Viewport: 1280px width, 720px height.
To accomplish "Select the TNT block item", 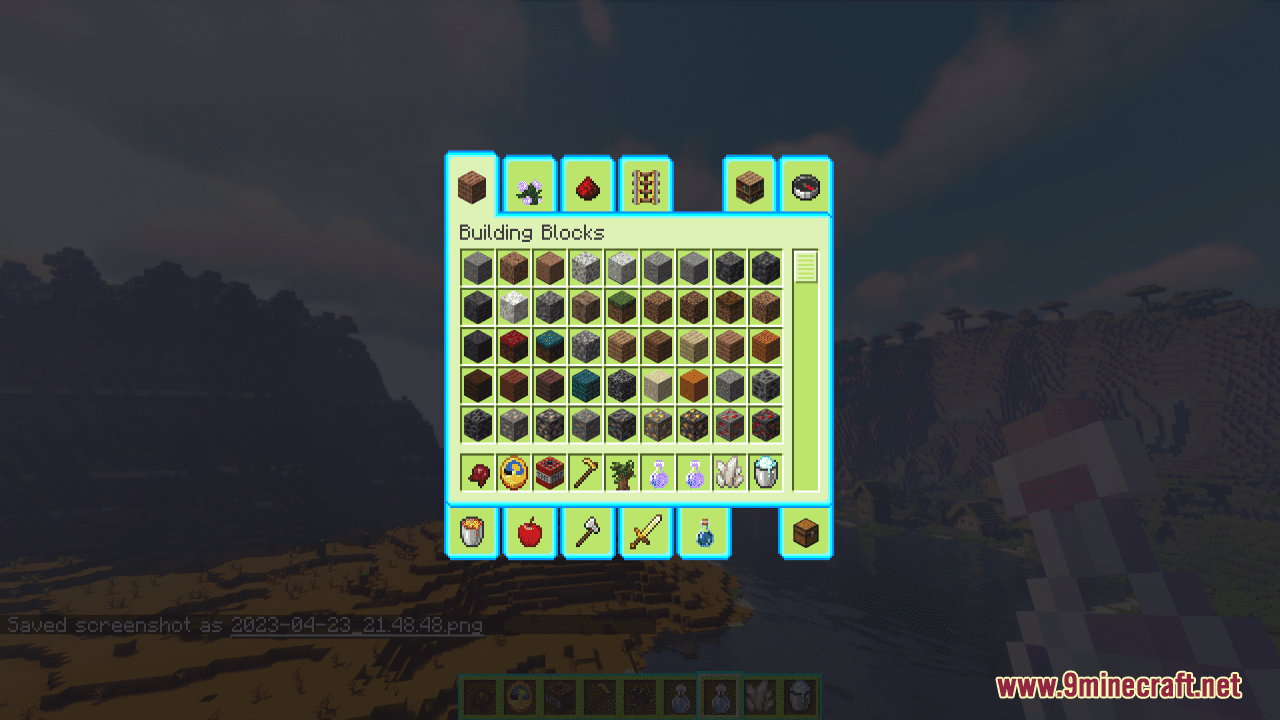I will [550, 472].
